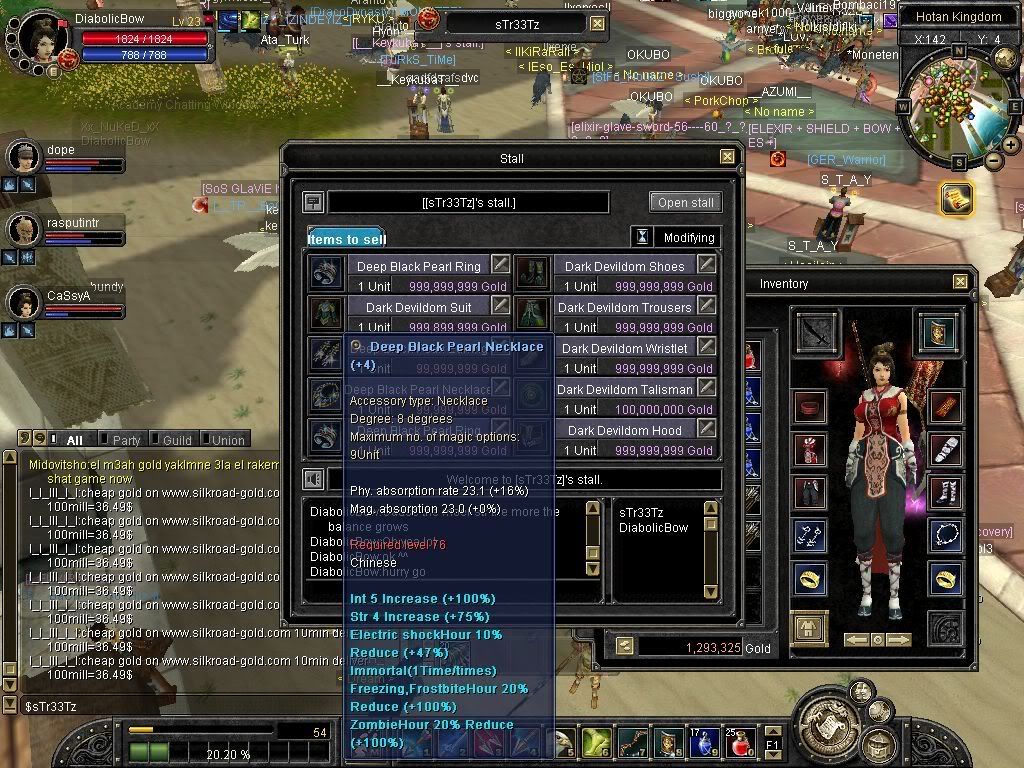1024x768 pixels.
Task: Select party member CaSsyA's portrait
Action: [x=23, y=301]
